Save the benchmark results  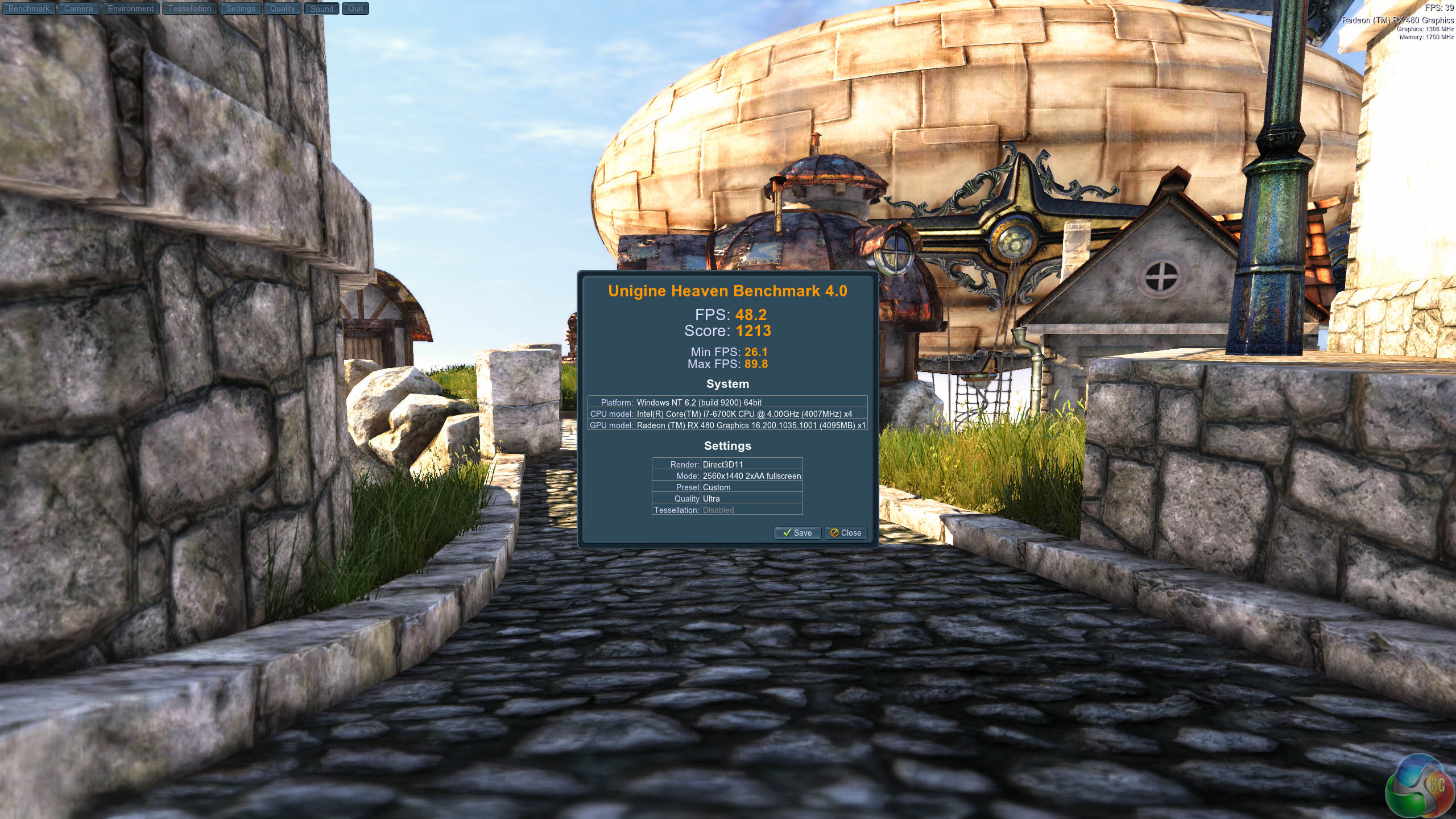coord(797,533)
